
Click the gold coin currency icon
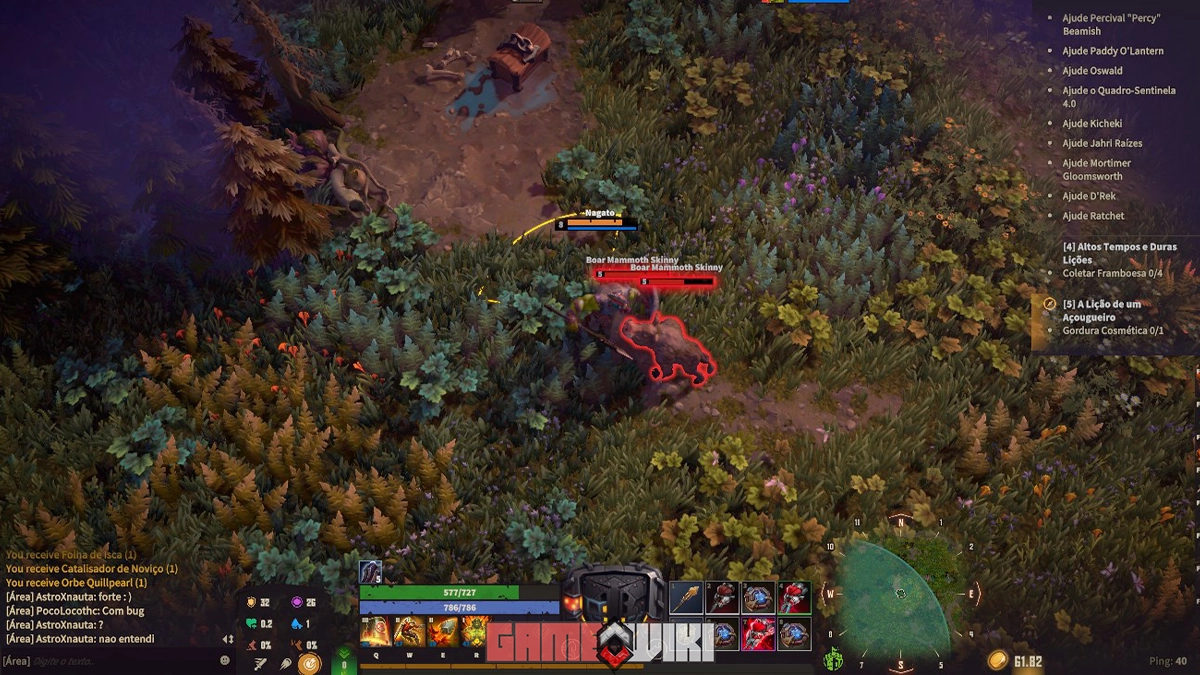[997, 660]
